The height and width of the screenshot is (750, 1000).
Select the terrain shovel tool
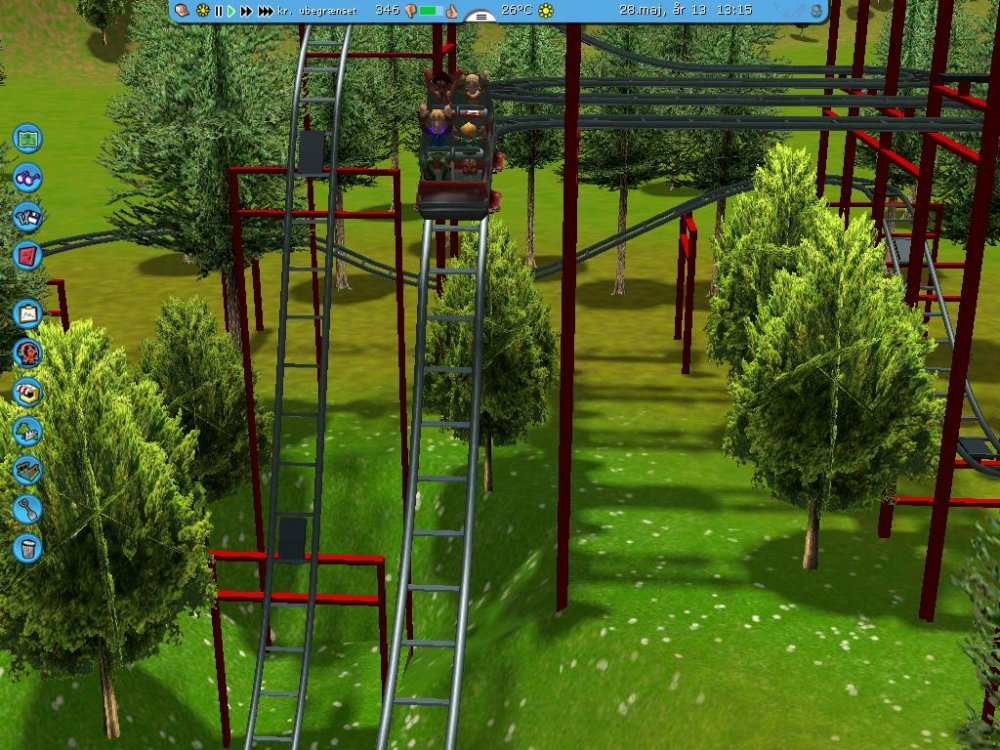coord(27,509)
